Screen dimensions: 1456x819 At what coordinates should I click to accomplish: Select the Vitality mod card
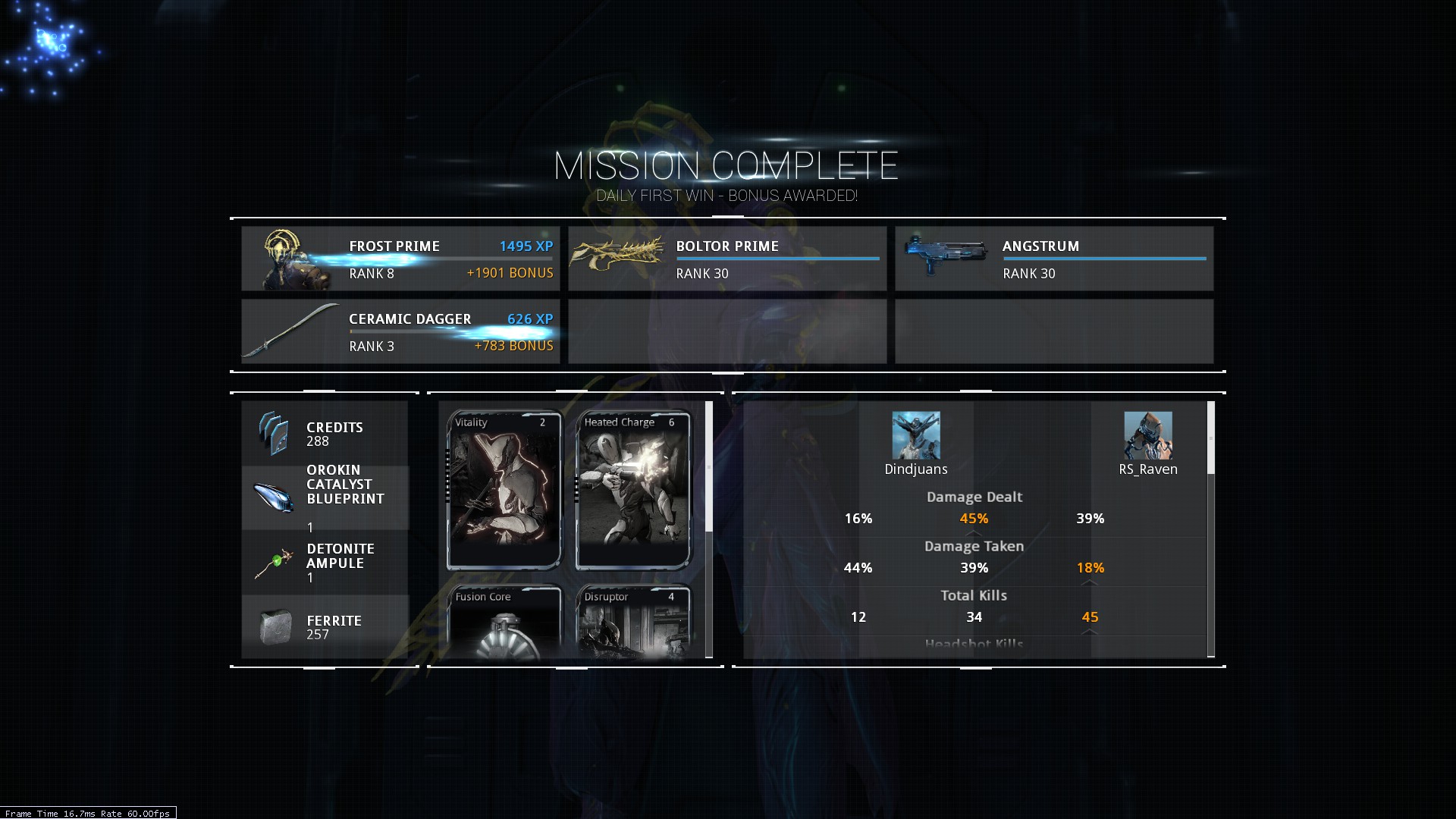(504, 490)
